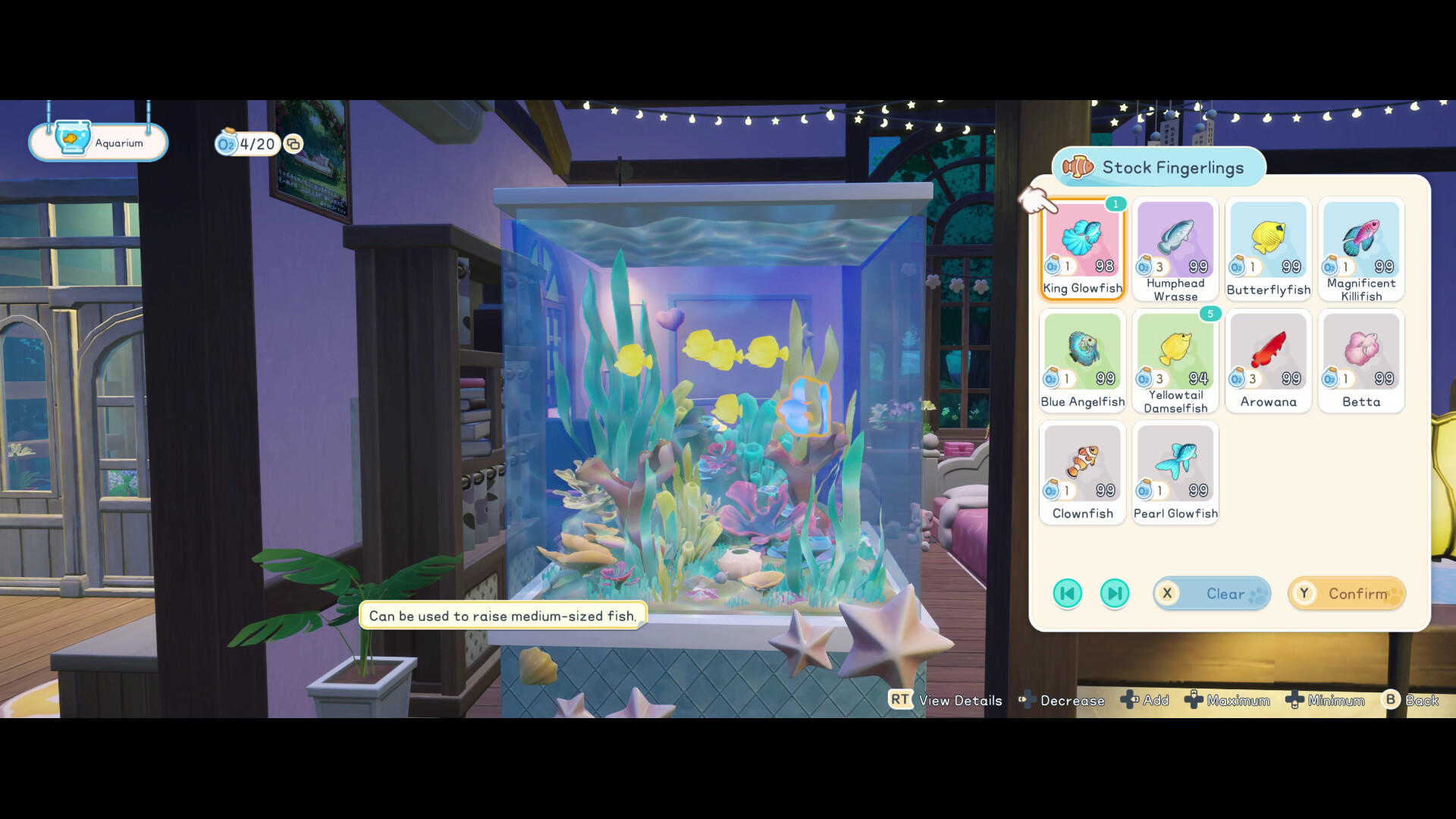Select the Blue Angelfish fingerling
The image size is (1456, 819).
coord(1082,354)
